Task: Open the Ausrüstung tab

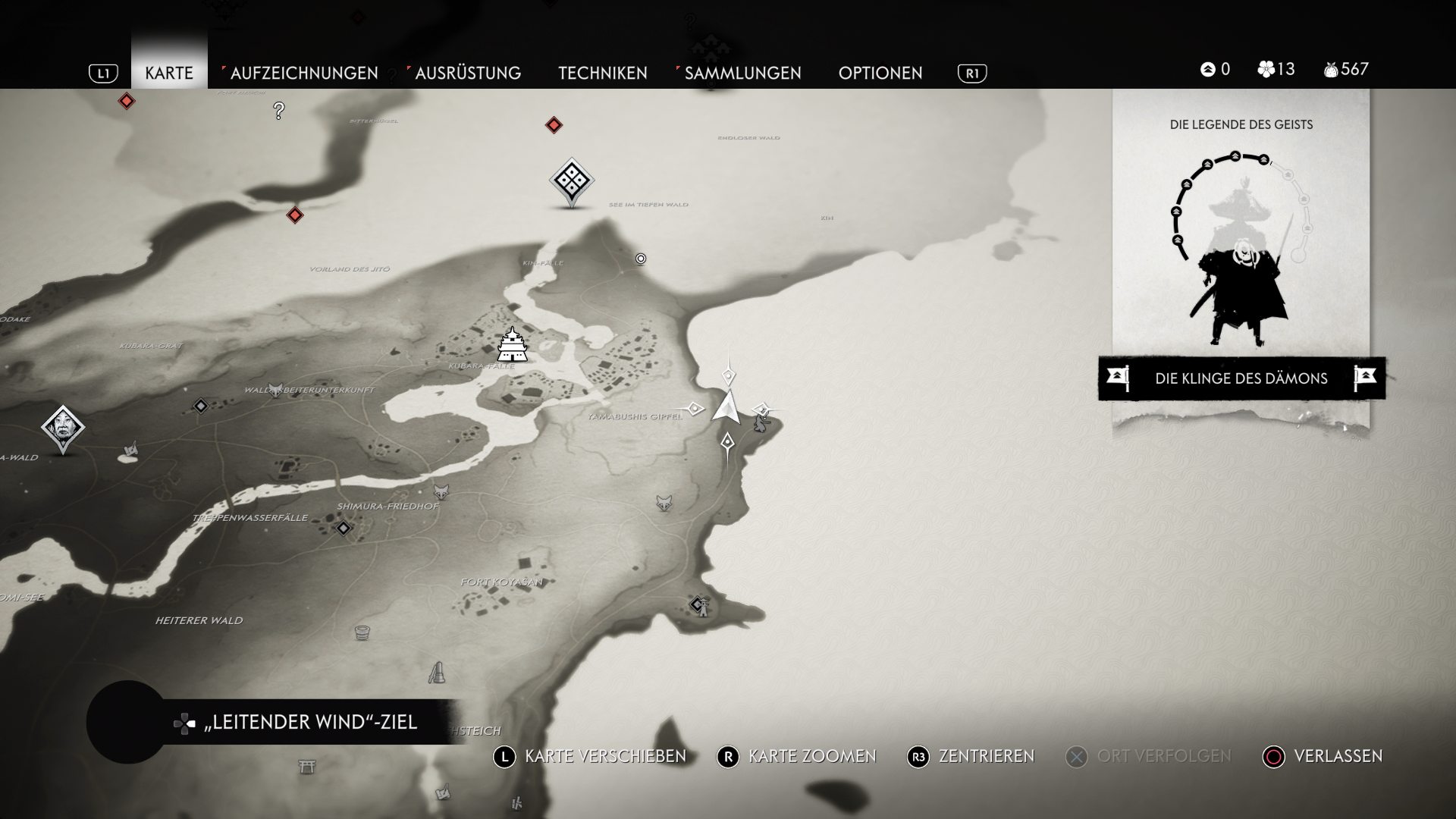Action: (x=467, y=73)
